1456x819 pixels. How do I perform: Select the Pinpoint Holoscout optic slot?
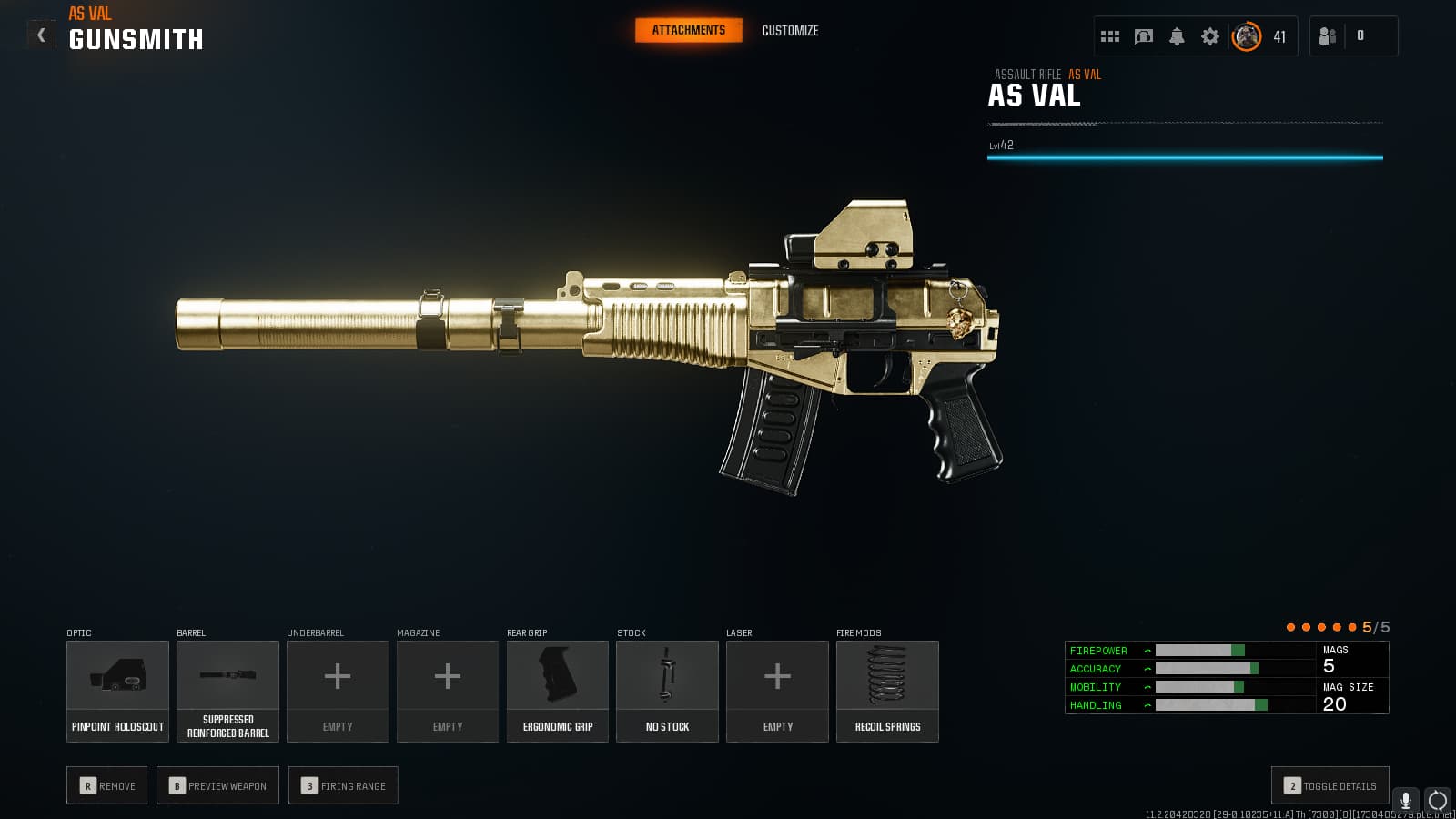click(117, 691)
